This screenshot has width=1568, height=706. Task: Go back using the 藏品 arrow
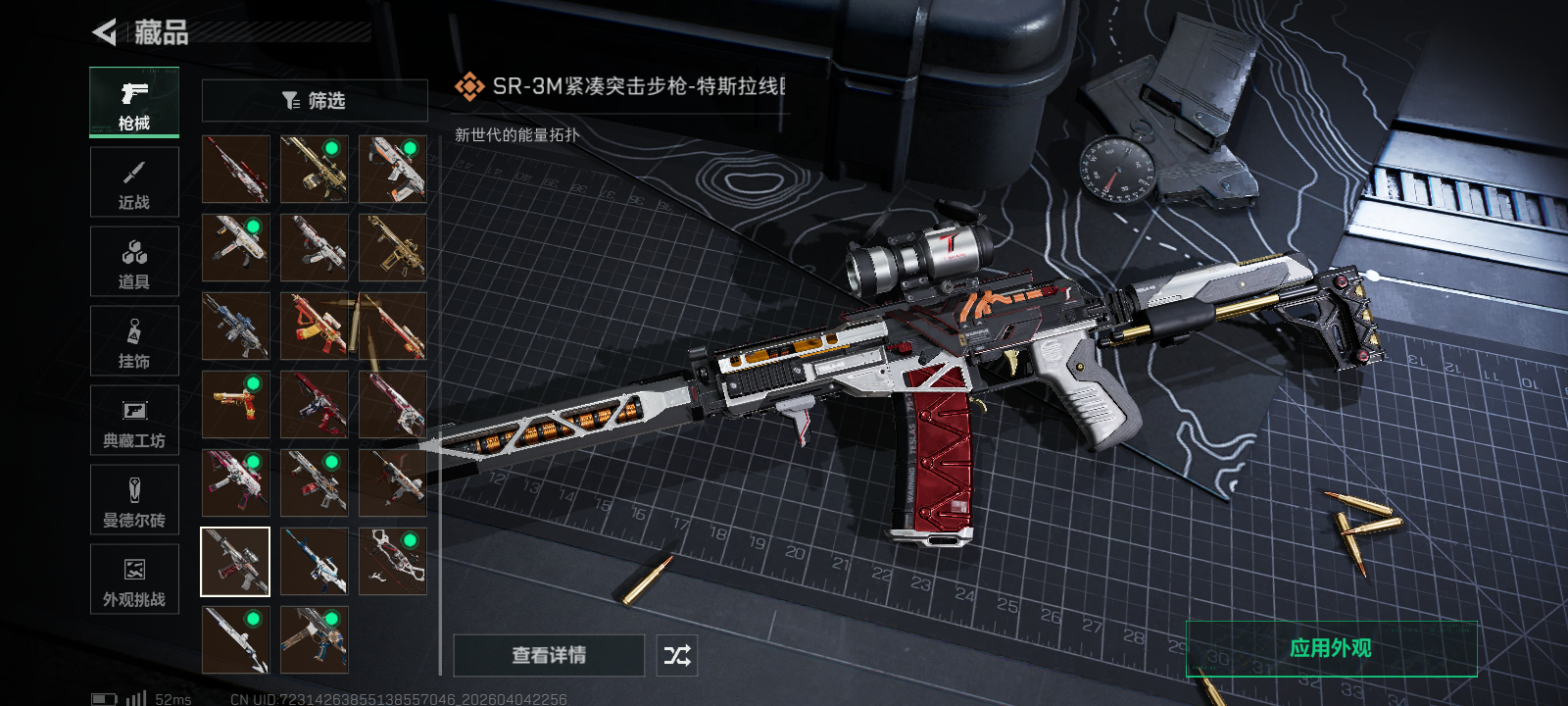click(x=104, y=32)
